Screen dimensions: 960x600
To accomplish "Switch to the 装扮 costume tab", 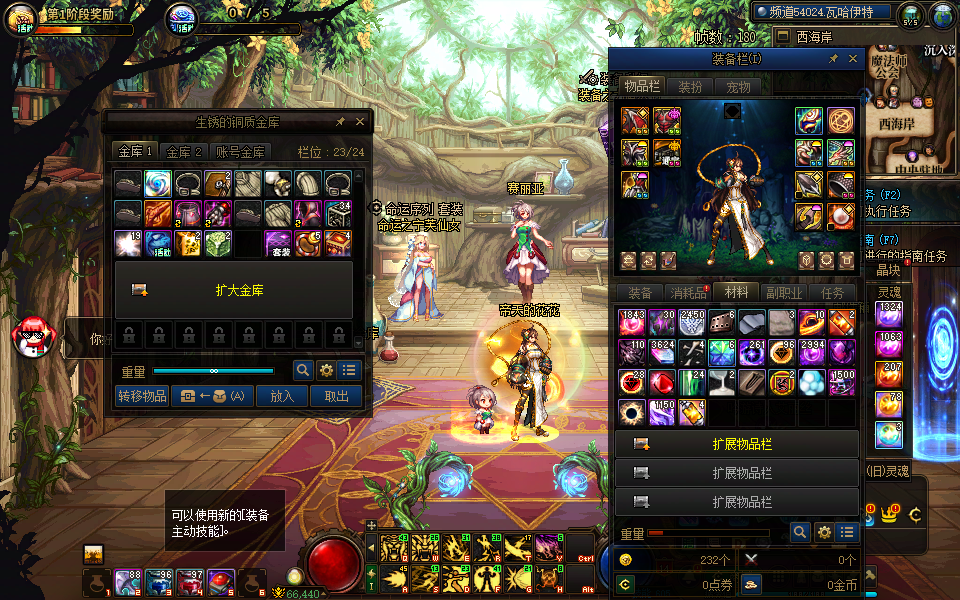I will tap(690, 87).
